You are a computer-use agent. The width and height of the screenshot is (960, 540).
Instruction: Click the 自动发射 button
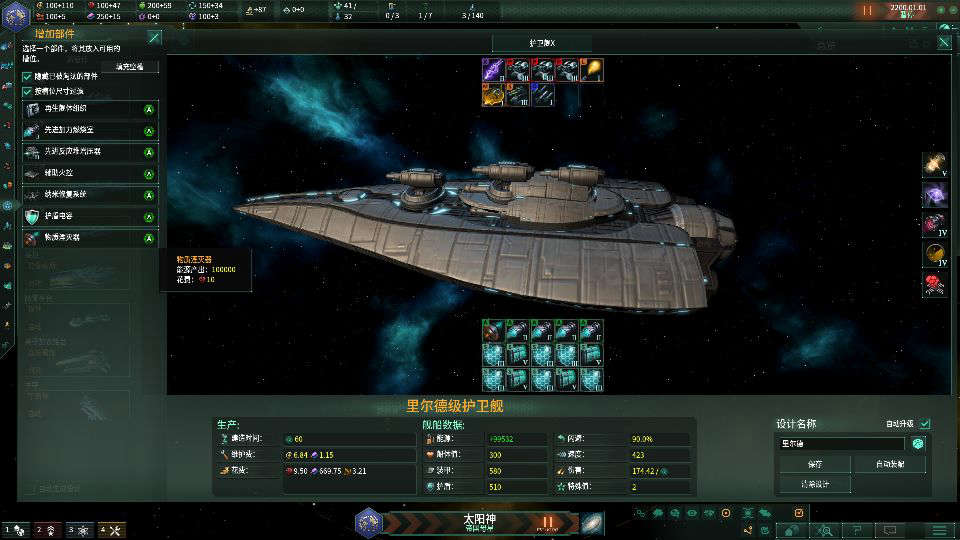click(889, 464)
